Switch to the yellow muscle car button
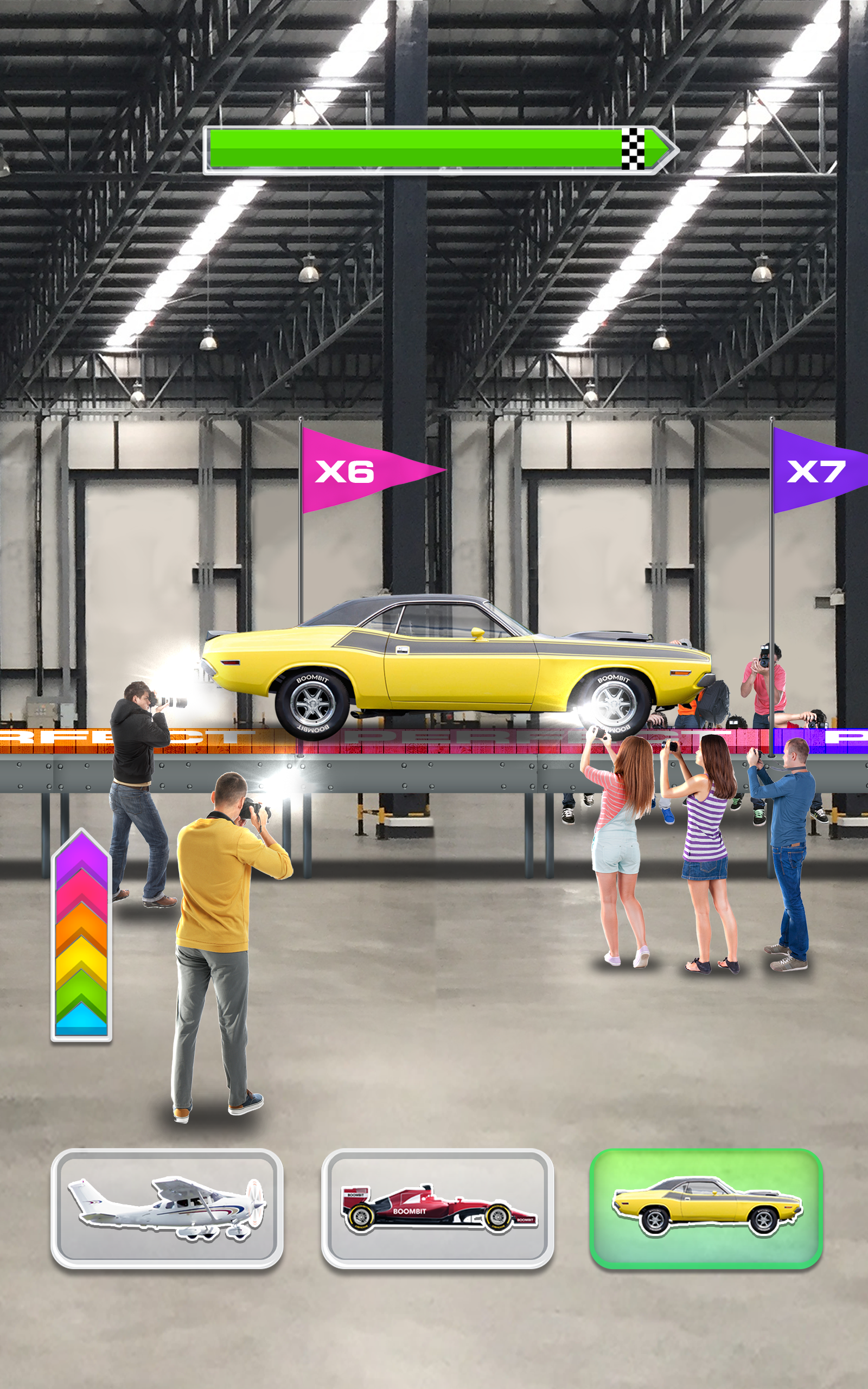 706,1208
